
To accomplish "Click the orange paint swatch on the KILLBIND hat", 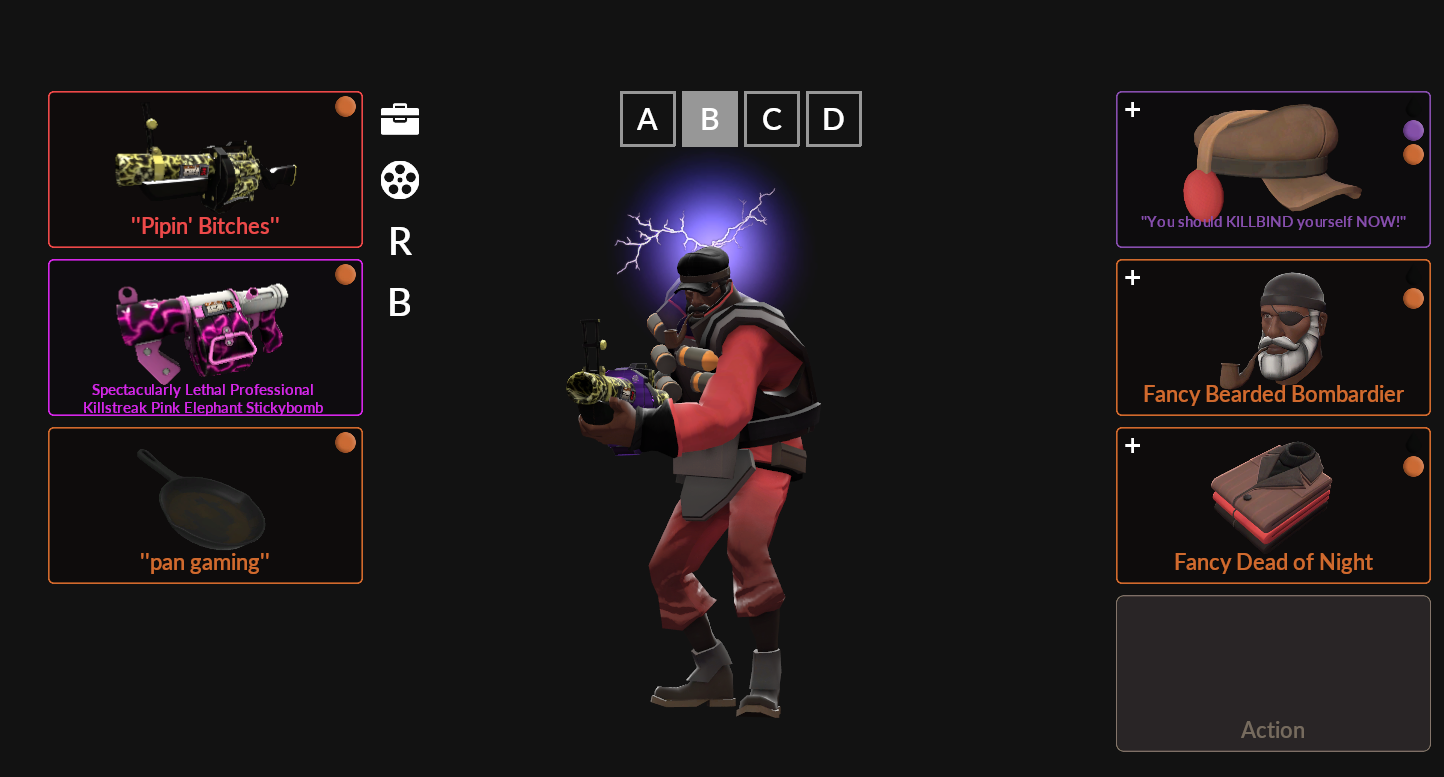I will (1414, 154).
